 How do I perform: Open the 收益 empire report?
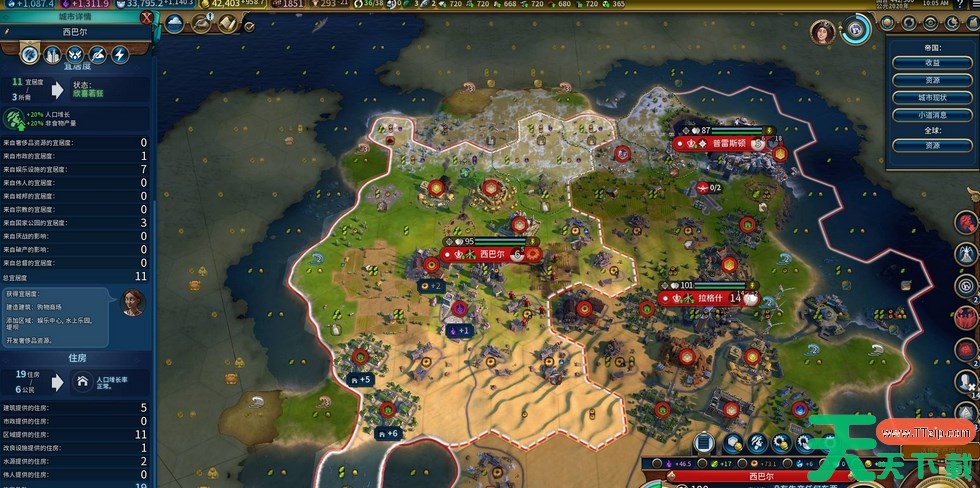[932, 62]
